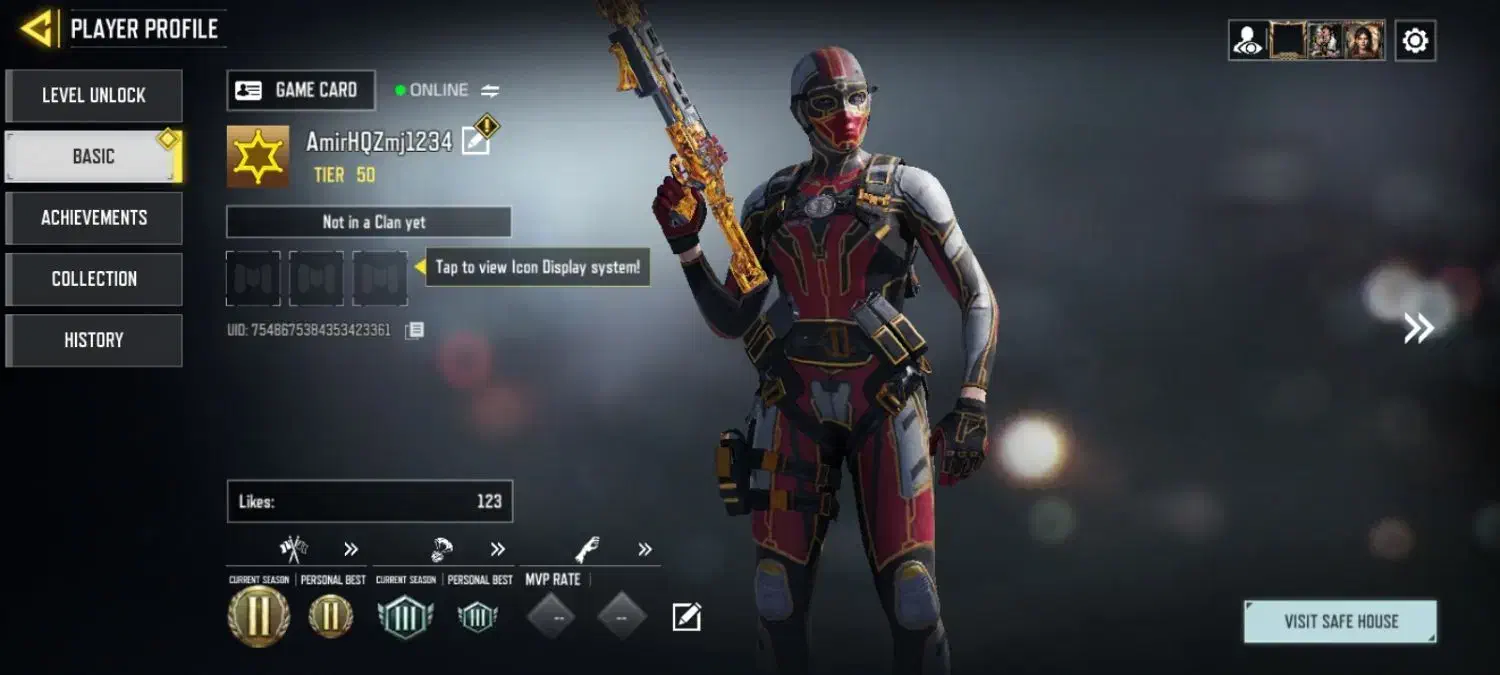Expand the side panel with double arrows
Image resolution: width=1500 pixels, height=675 pixels.
click(1418, 328)
